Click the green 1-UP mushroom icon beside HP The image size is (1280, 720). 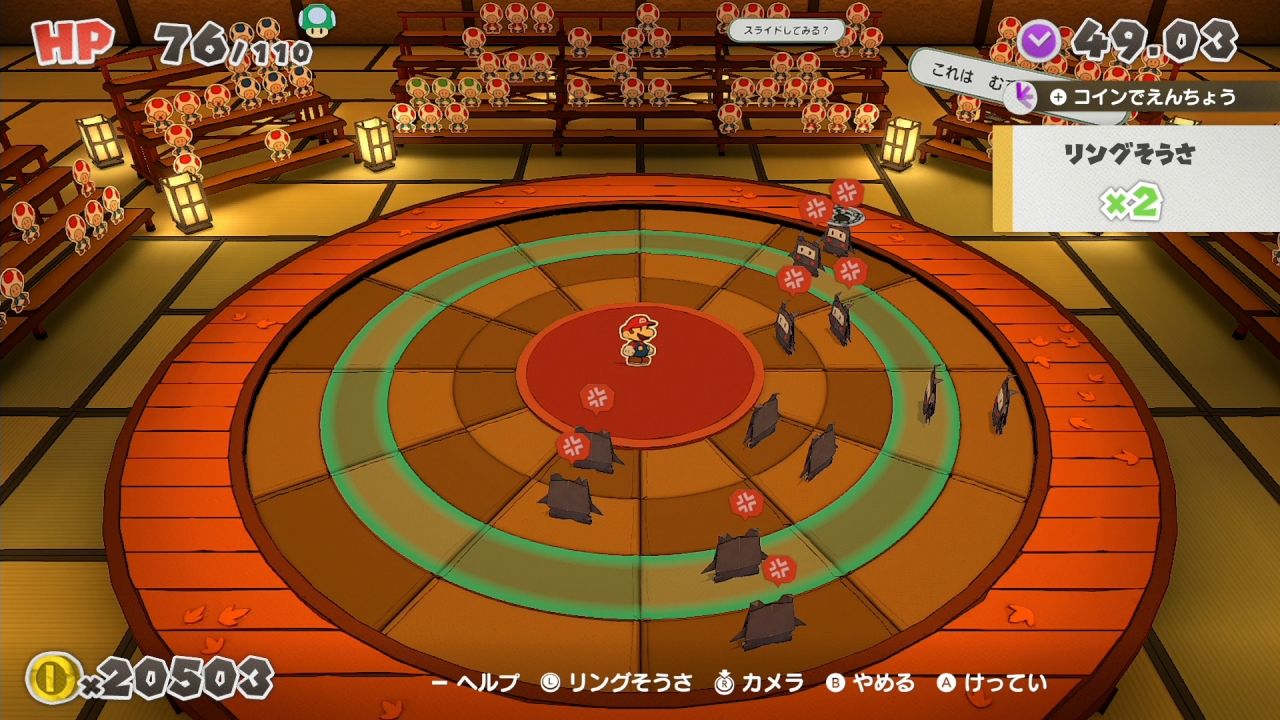point(317,21)
